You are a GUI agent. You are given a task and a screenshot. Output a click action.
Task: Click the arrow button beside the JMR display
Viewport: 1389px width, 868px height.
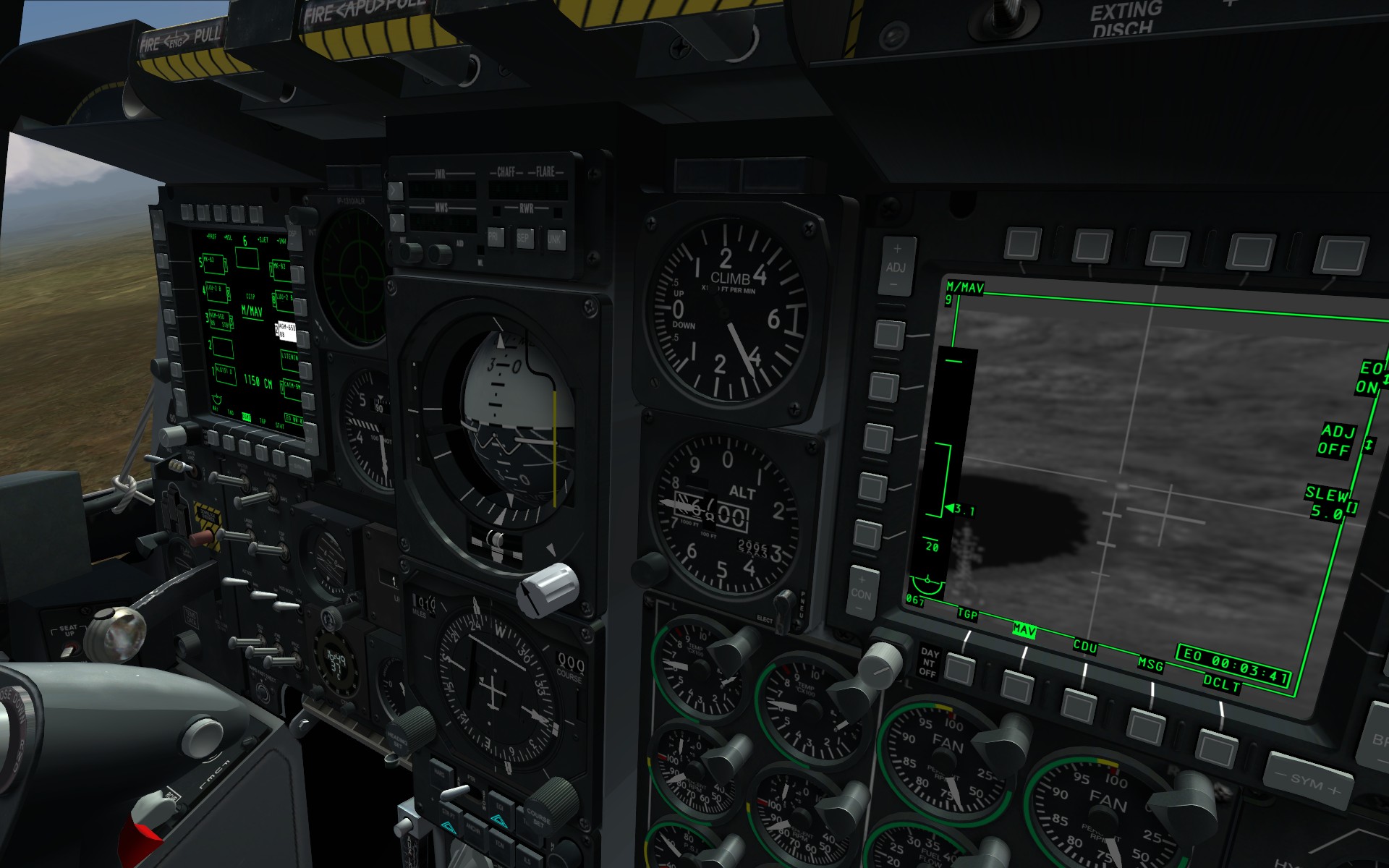click(395, 191)
